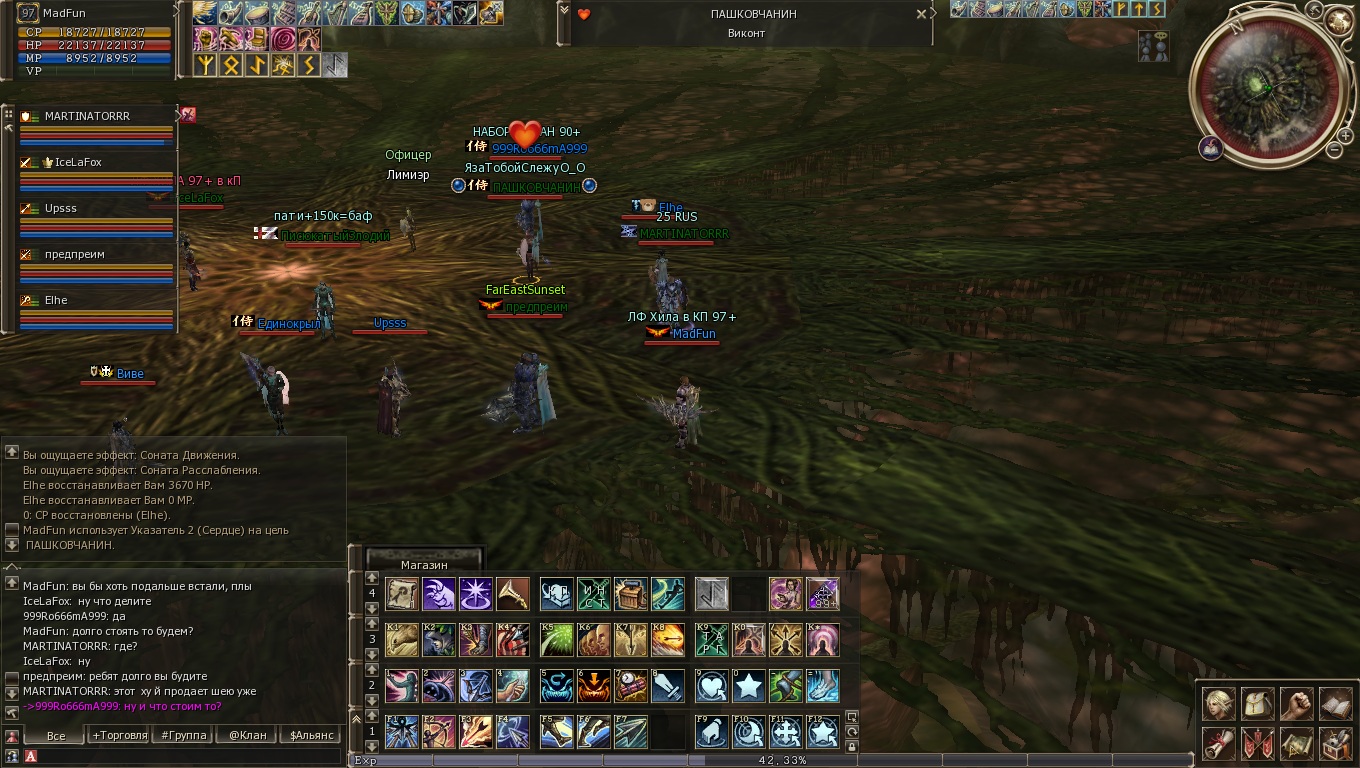Use the F2 archer bow skill
Screen dimensions: 1360x768
point(438,732)
